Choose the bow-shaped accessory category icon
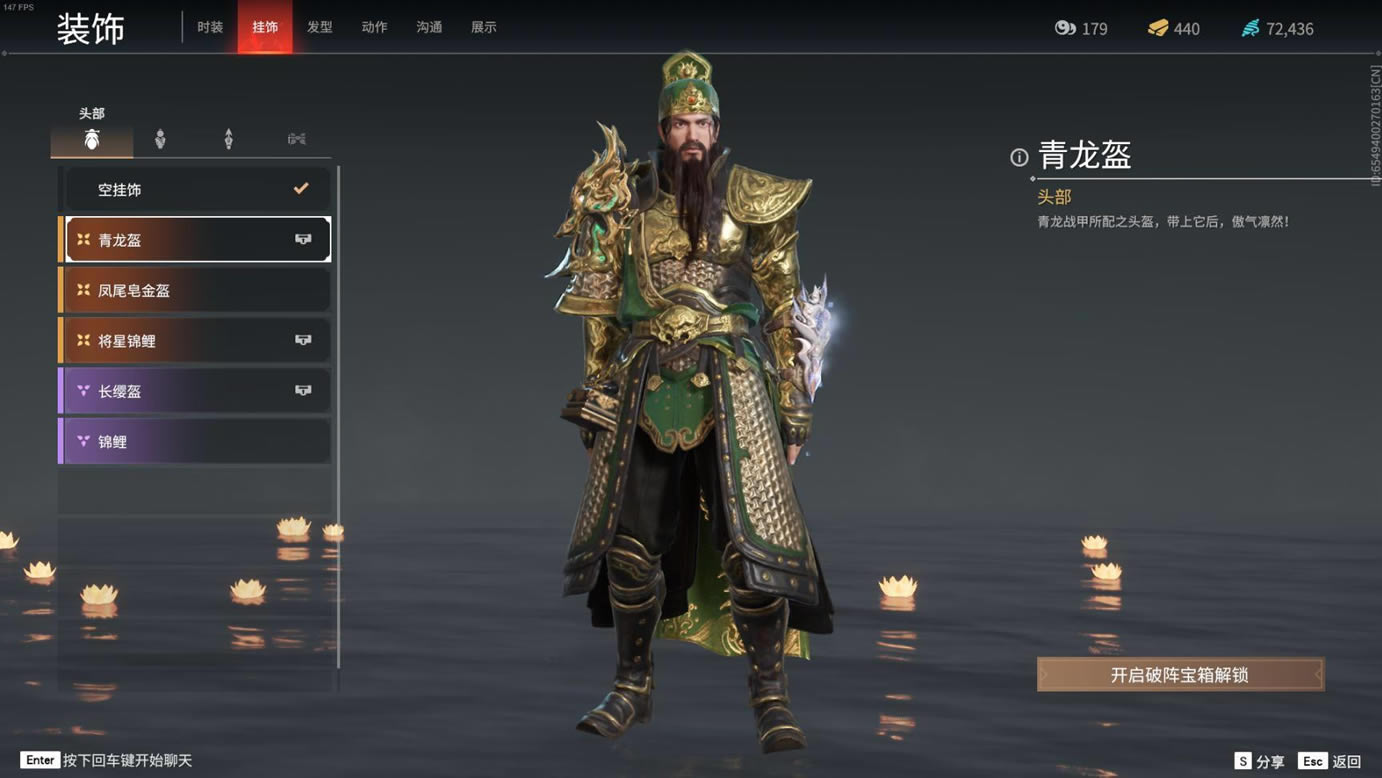This screenshot has height=778, width=1382. click(297, 140)
